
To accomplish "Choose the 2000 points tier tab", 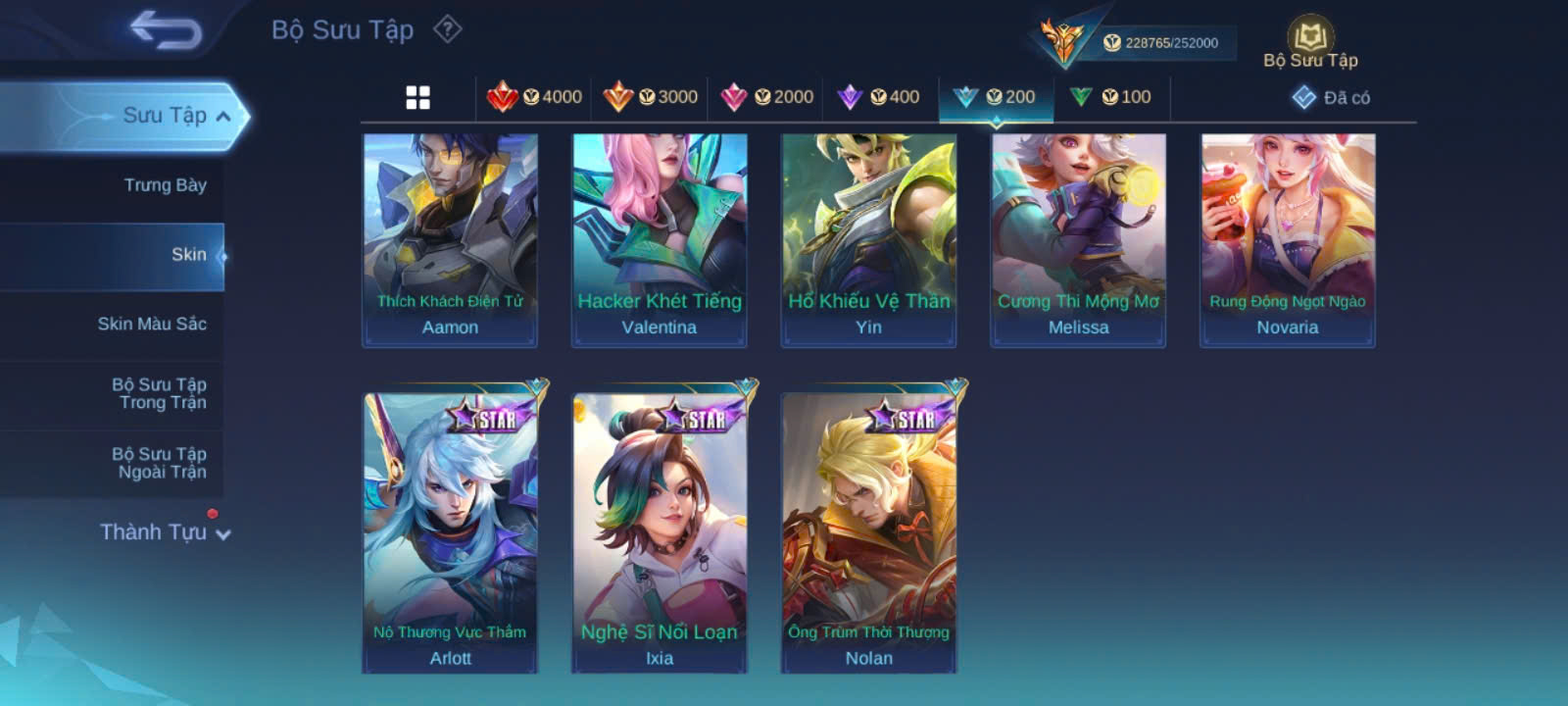I will (766, 97).
